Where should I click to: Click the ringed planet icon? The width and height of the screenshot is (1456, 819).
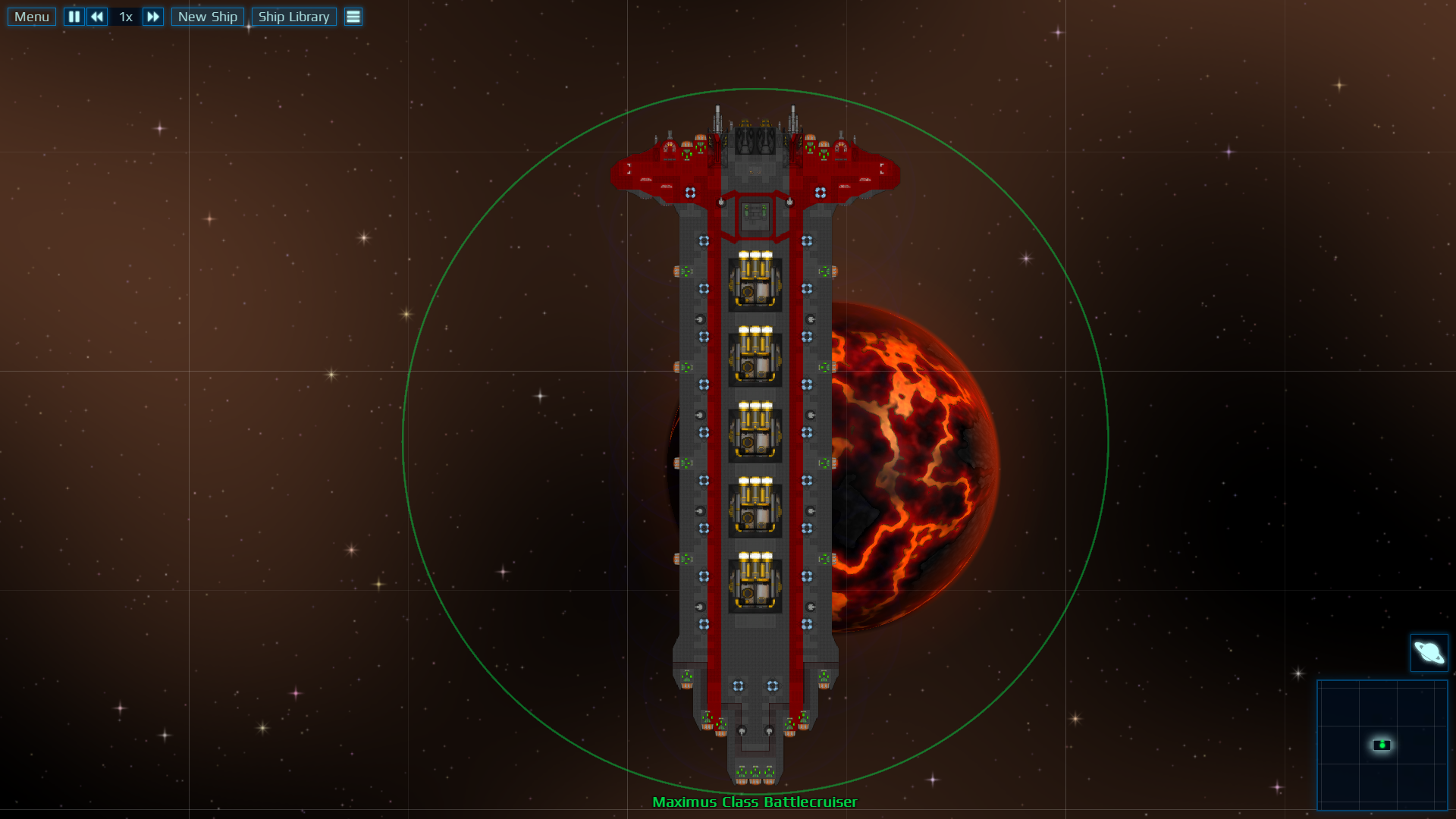tap(1429, 652)
